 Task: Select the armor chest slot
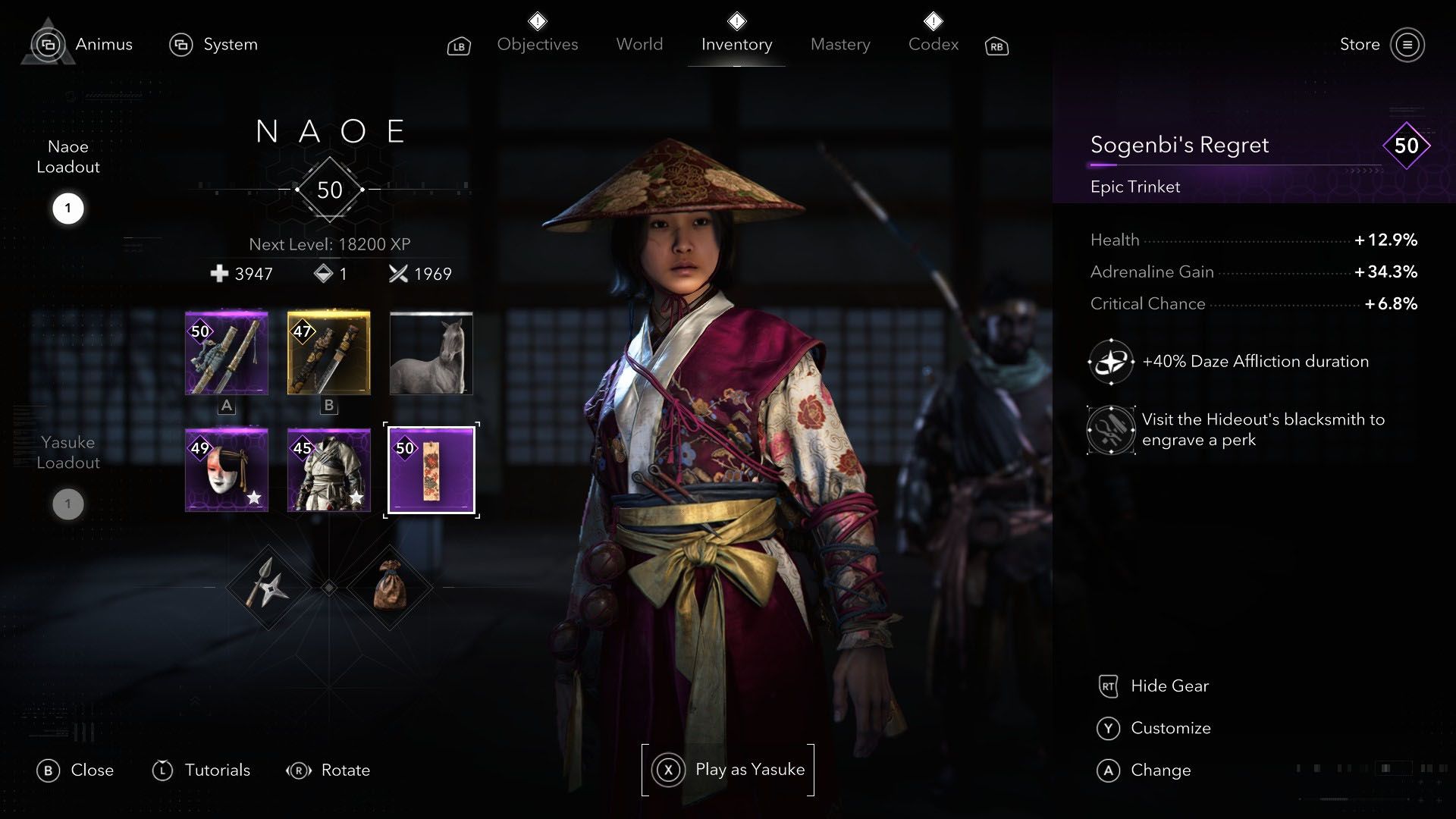(328, 470)
